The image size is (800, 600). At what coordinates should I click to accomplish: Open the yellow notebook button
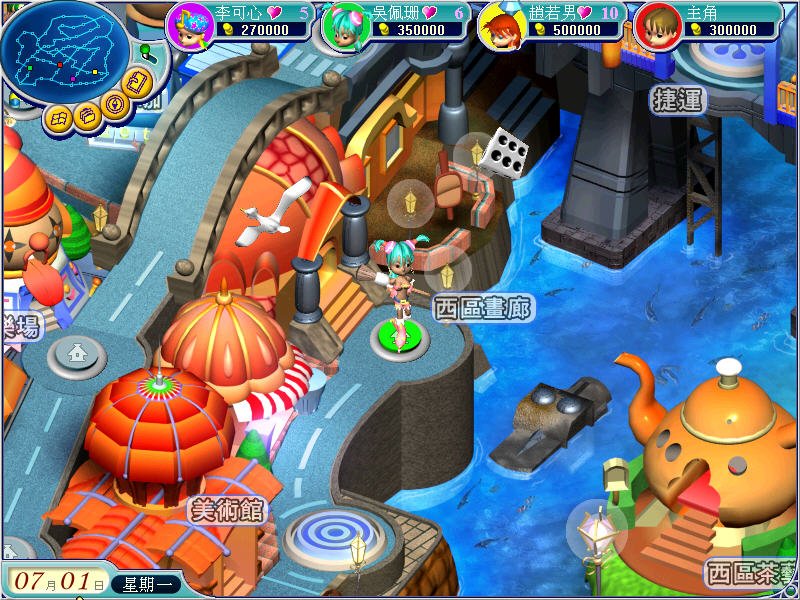point(139,83)
